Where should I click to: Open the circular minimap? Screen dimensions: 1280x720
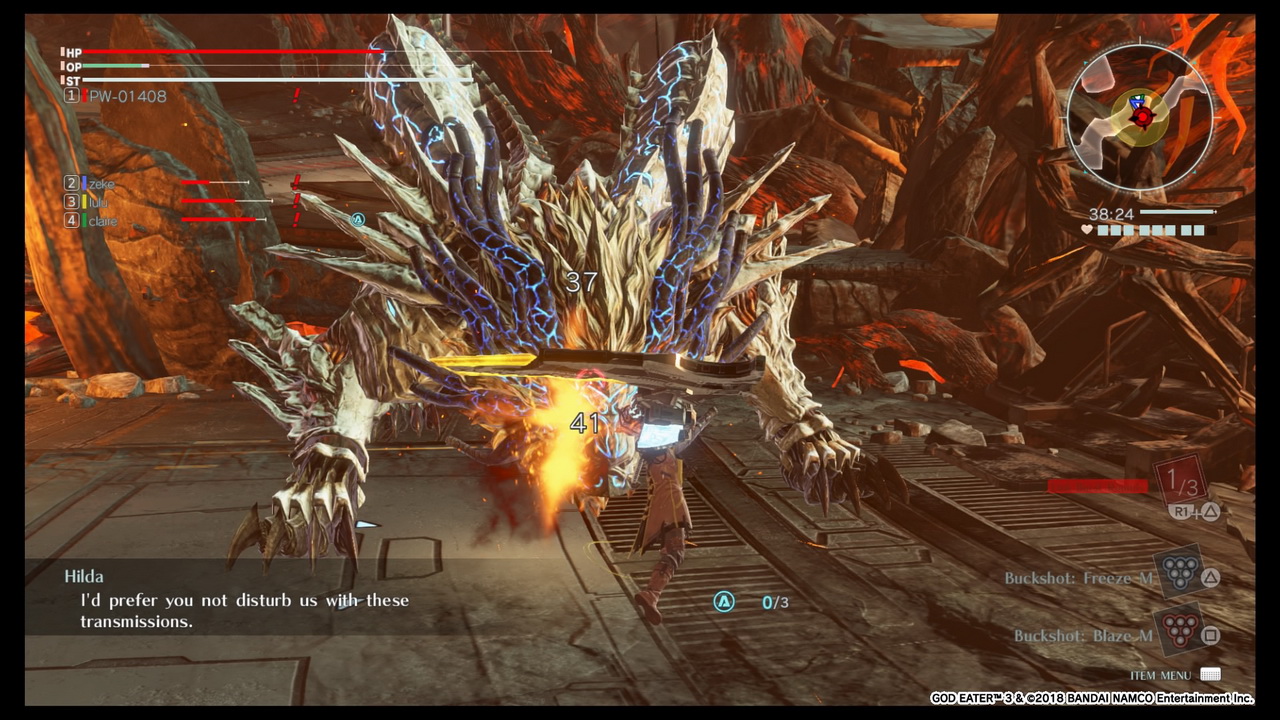(1140, 116)
